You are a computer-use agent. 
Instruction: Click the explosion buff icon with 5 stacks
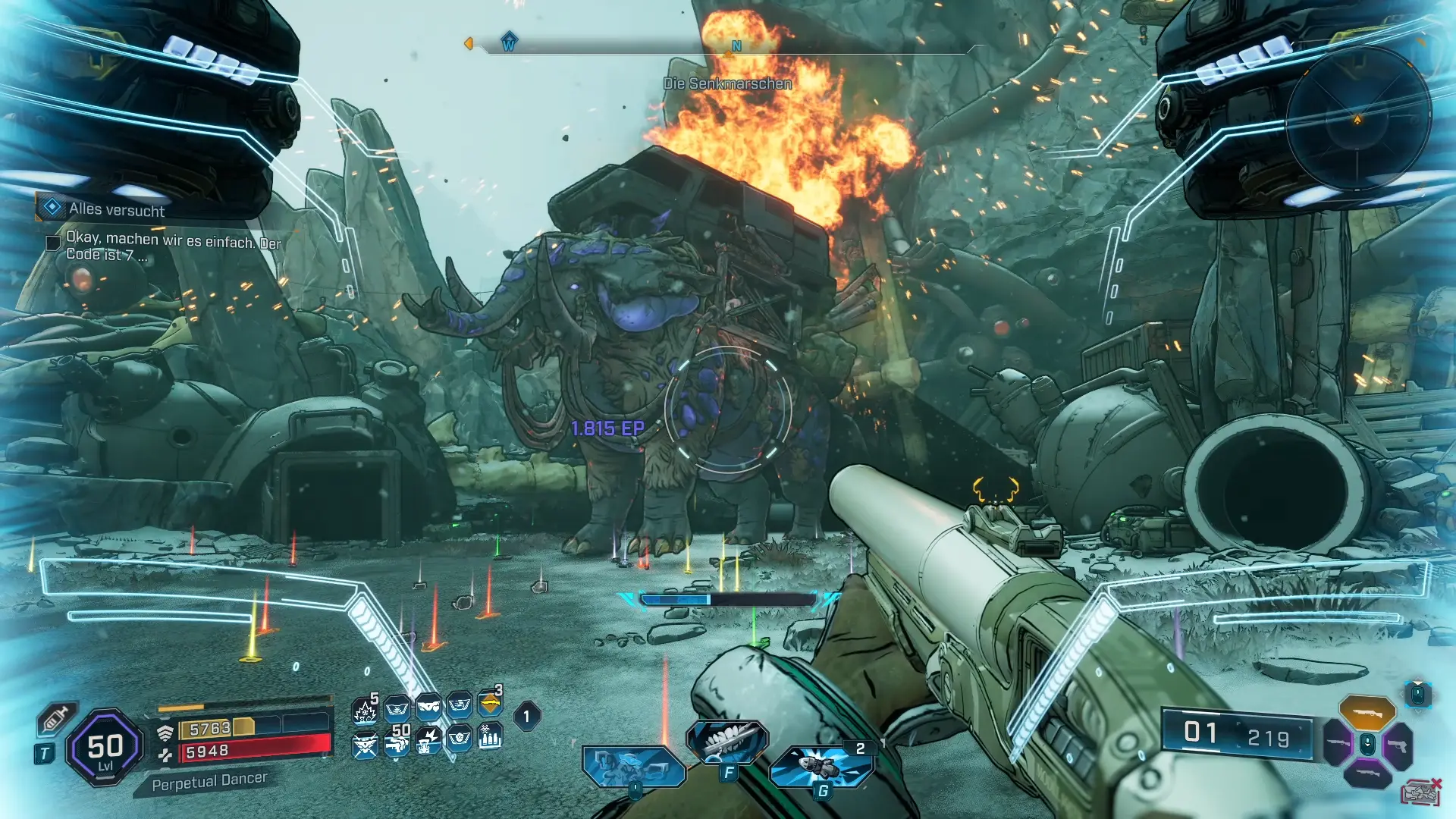click(x=365, y=711)
